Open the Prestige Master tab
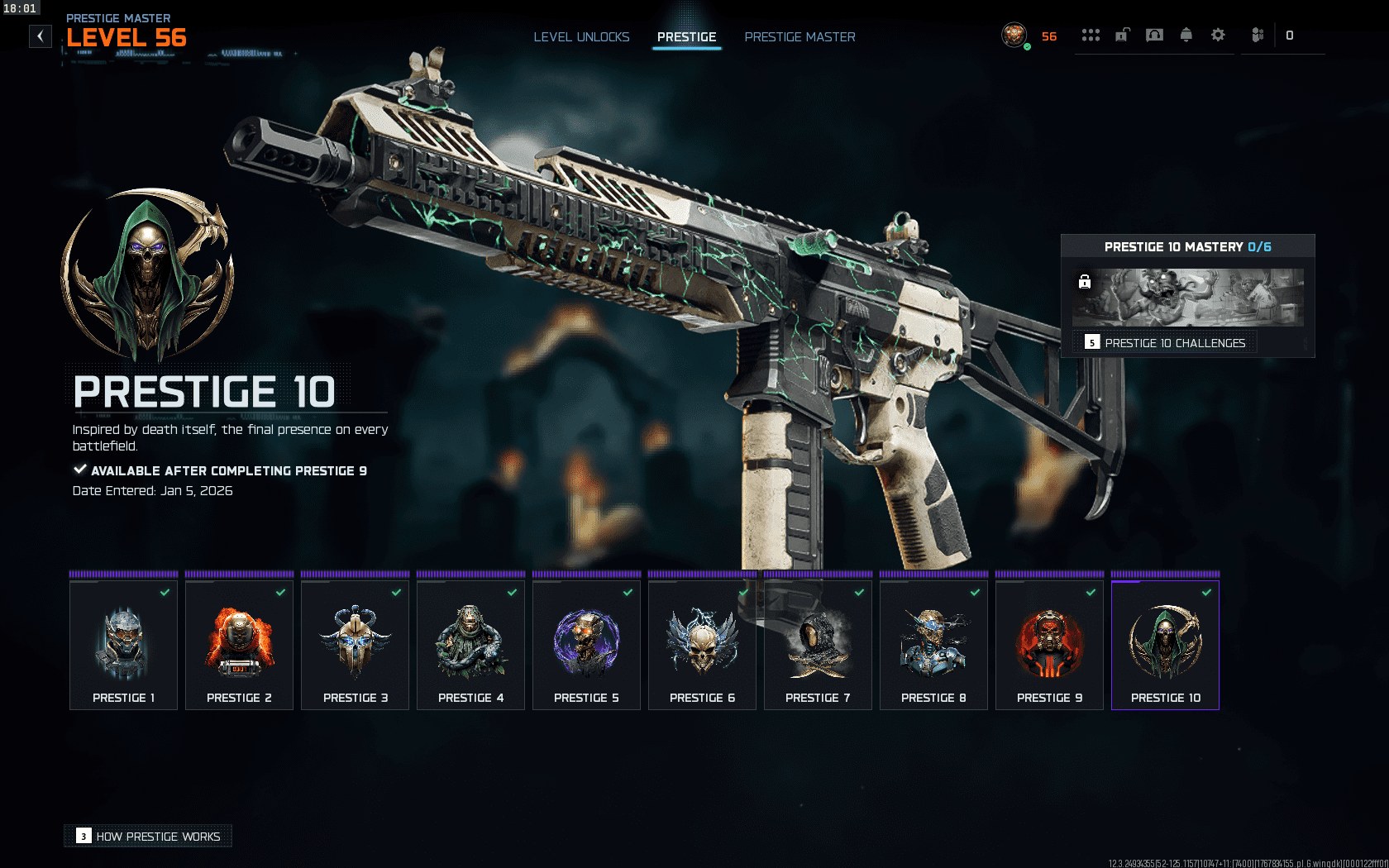This screenshot has width=1389, height=868. (800, 37)
